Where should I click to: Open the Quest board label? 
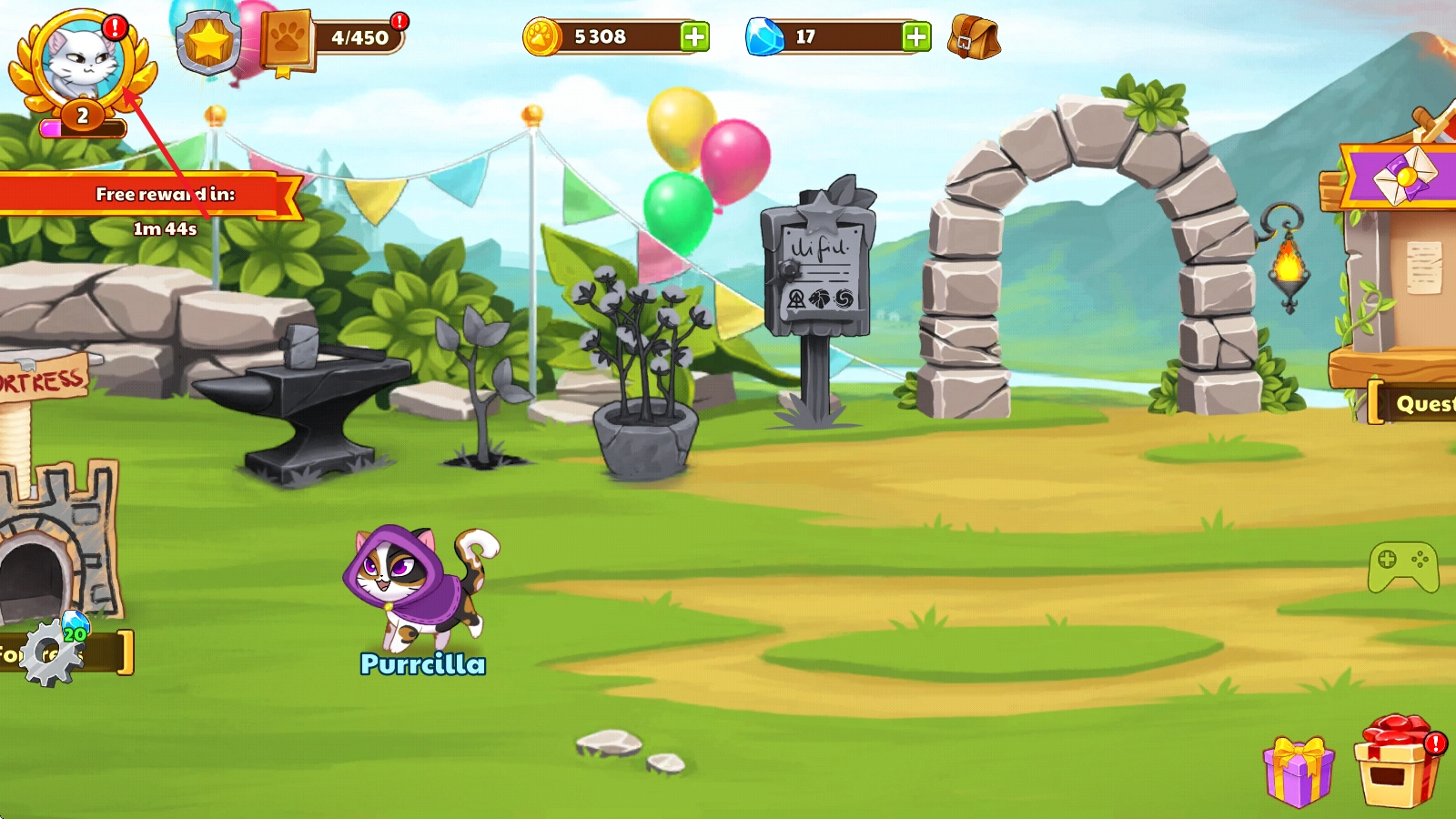(1418, 403)
